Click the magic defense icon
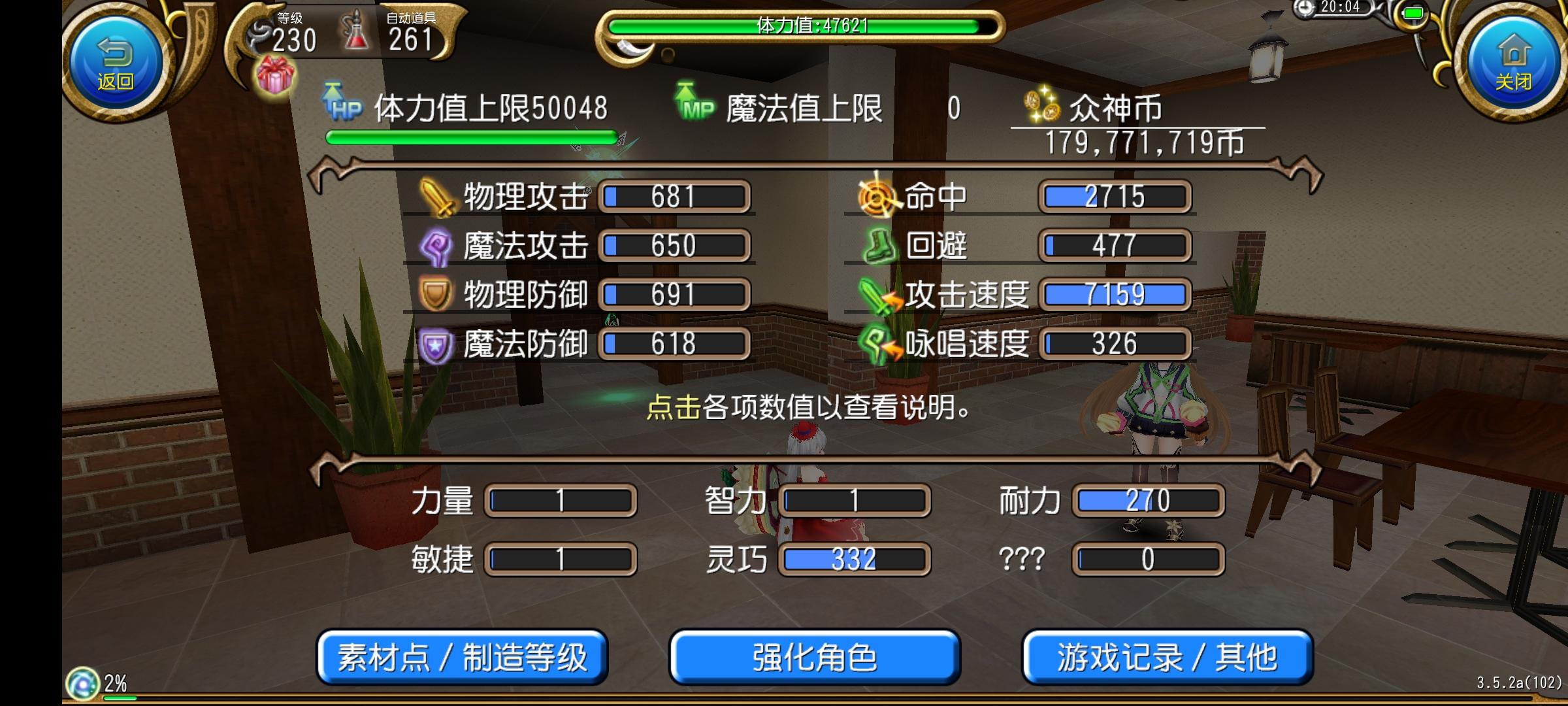The height and width of the screenshot is (706, 1568). point(434,343)
